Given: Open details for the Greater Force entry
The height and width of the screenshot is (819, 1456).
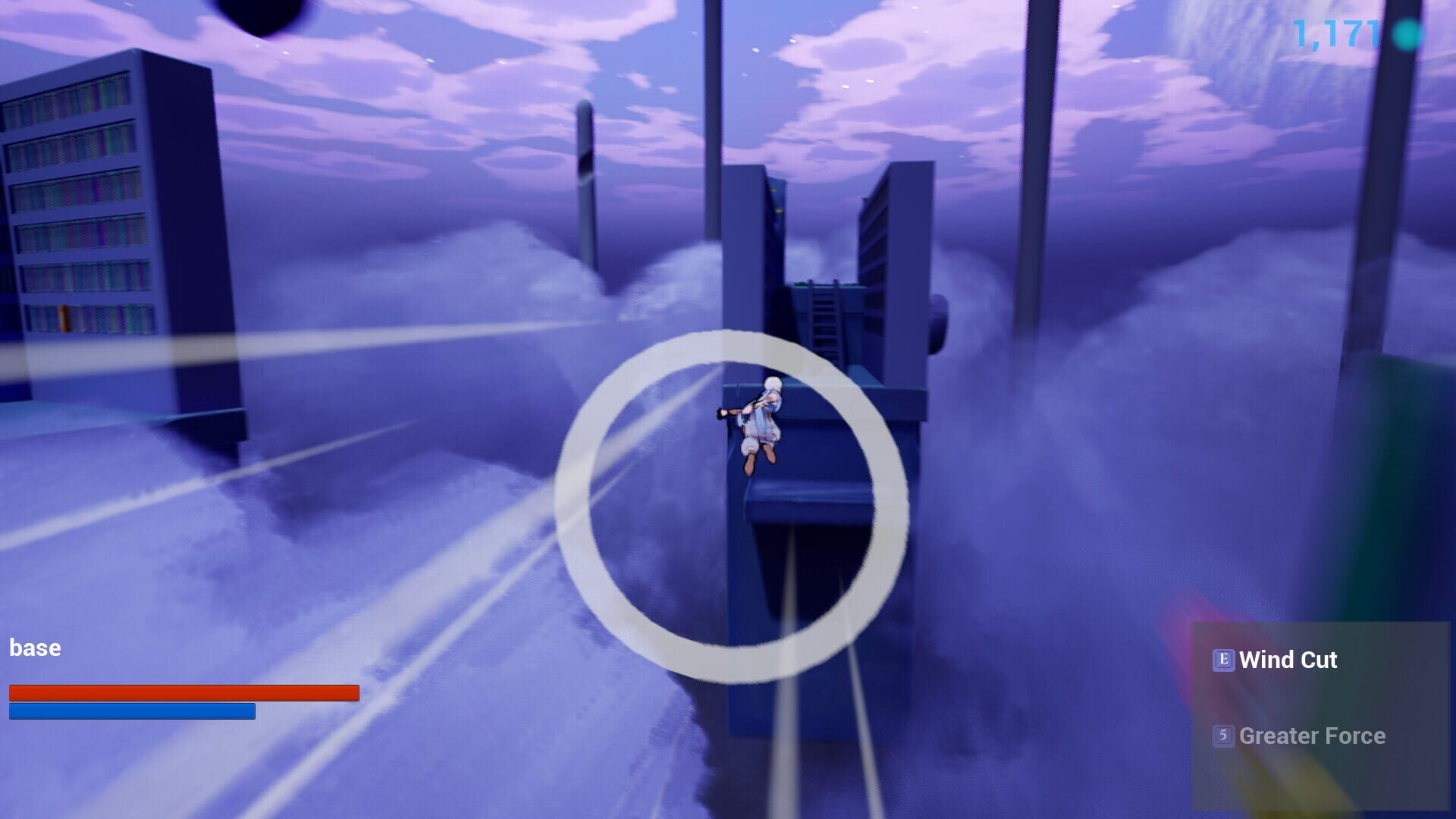Looking at the screenshot, I should pos(1312,736).
